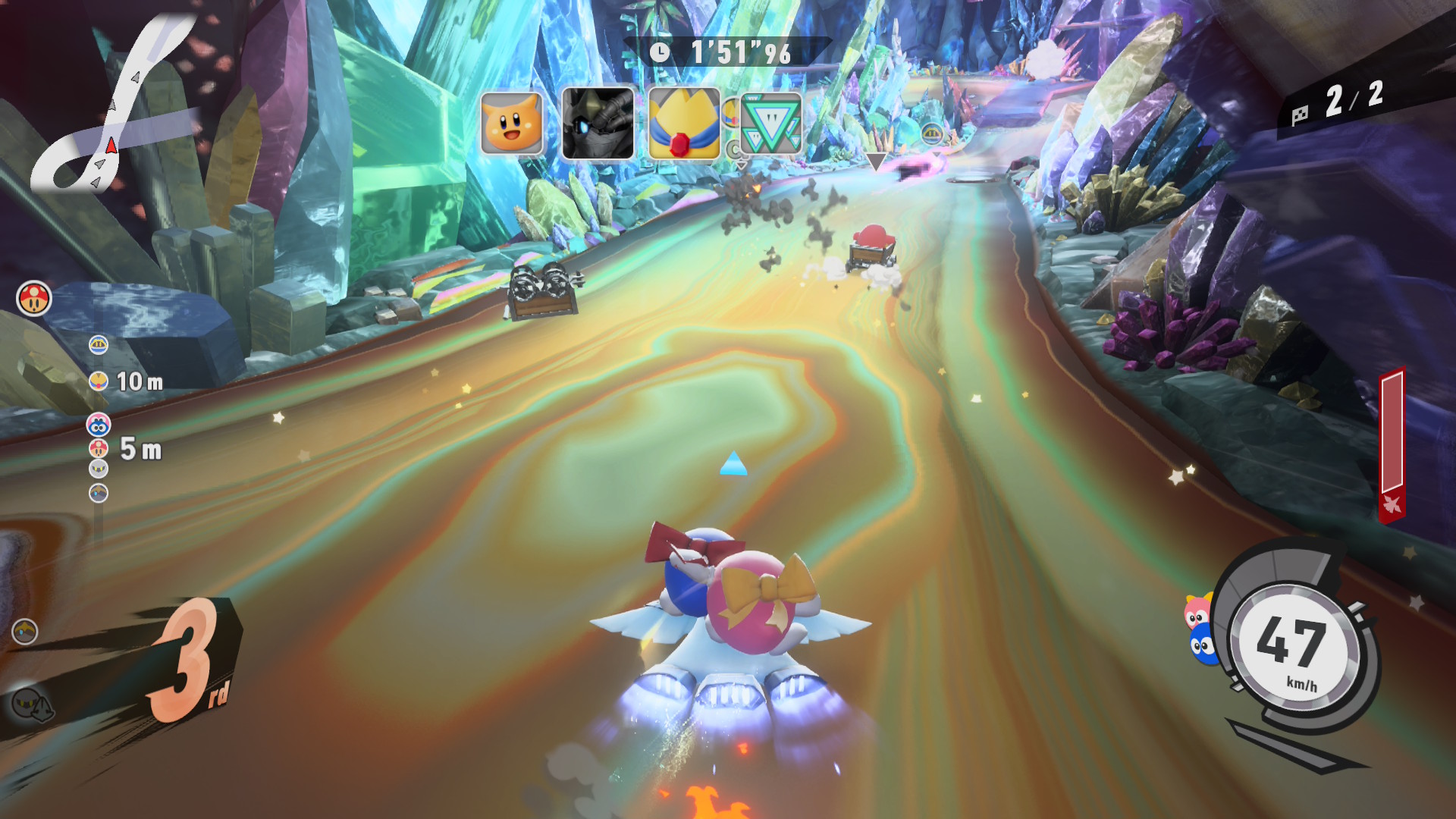Select the gold crown with red gem icon
Image resolution: width=1456 pixels, height=819 pixels.
click(x=684, y=124)
